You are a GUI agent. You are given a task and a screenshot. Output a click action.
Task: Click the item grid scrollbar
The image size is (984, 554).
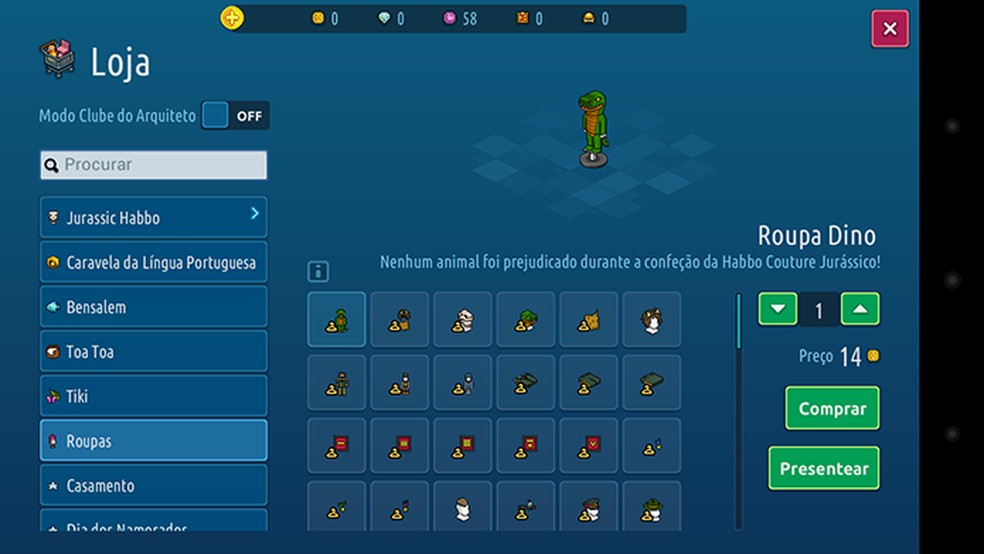[739, 321]
